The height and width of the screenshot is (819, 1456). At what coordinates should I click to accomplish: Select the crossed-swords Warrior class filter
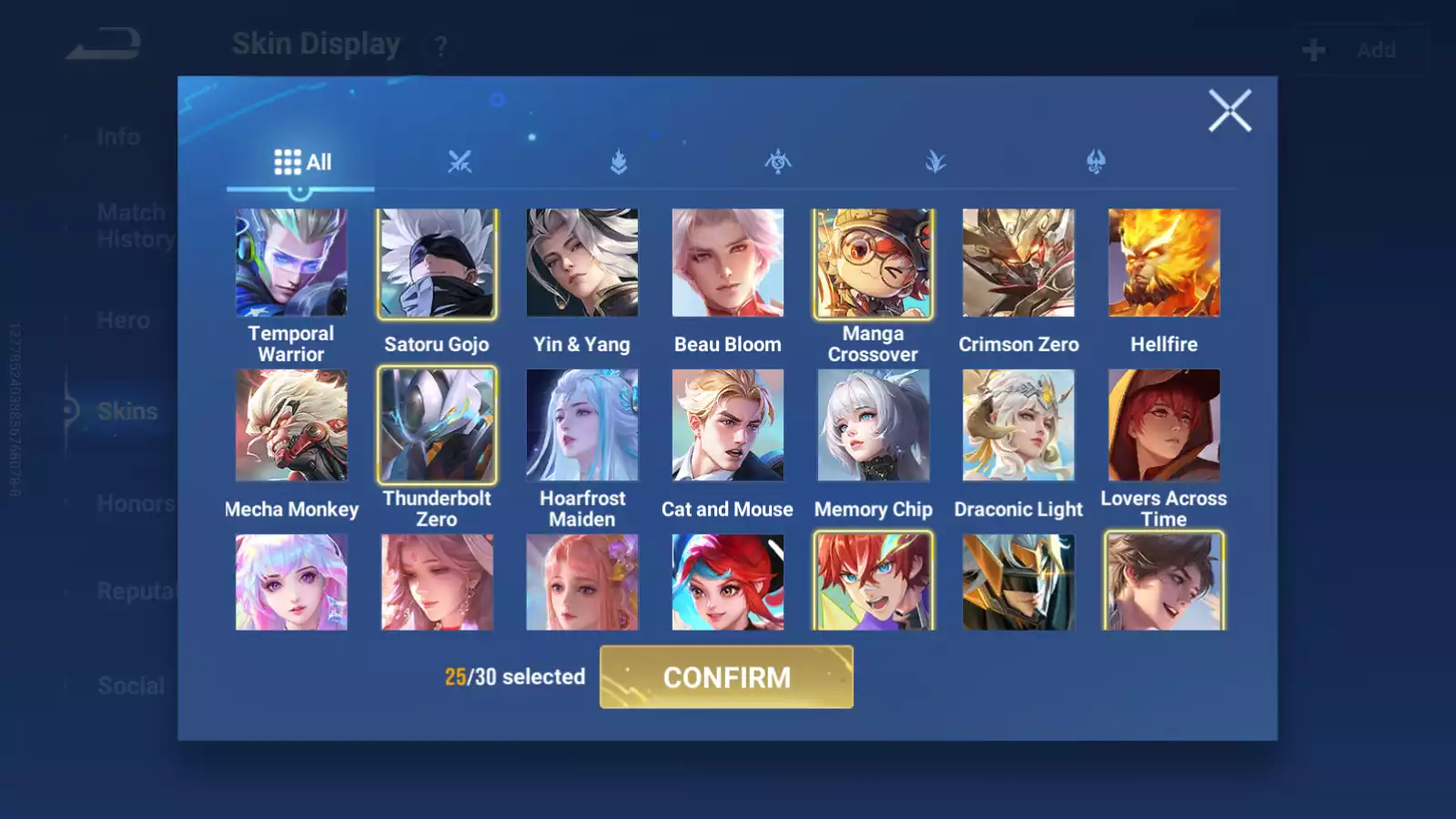(461, 162)
